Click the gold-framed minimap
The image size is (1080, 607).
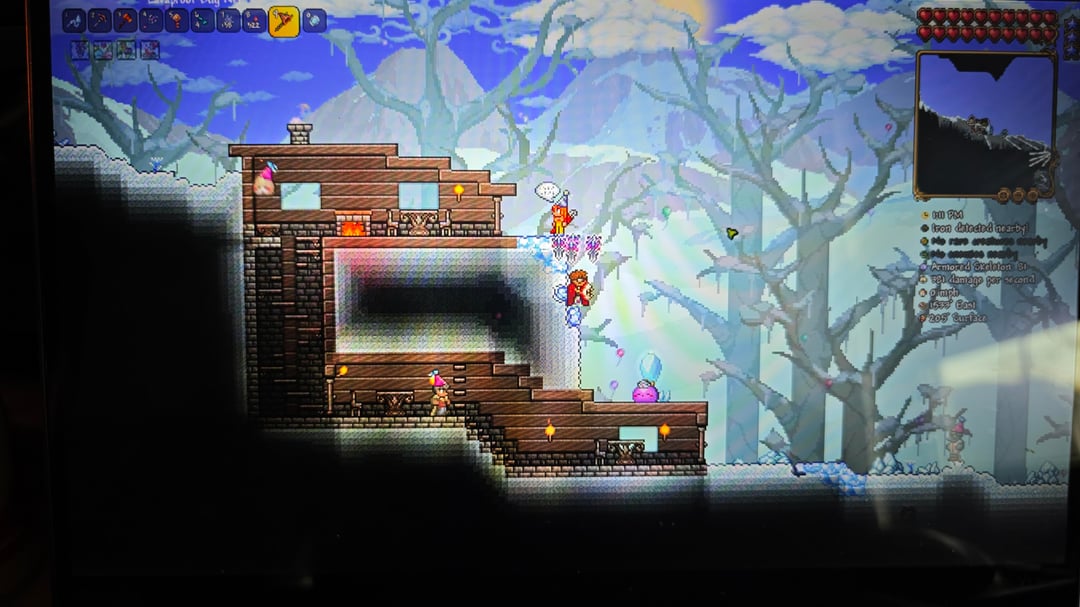click(x=985, y=123)
